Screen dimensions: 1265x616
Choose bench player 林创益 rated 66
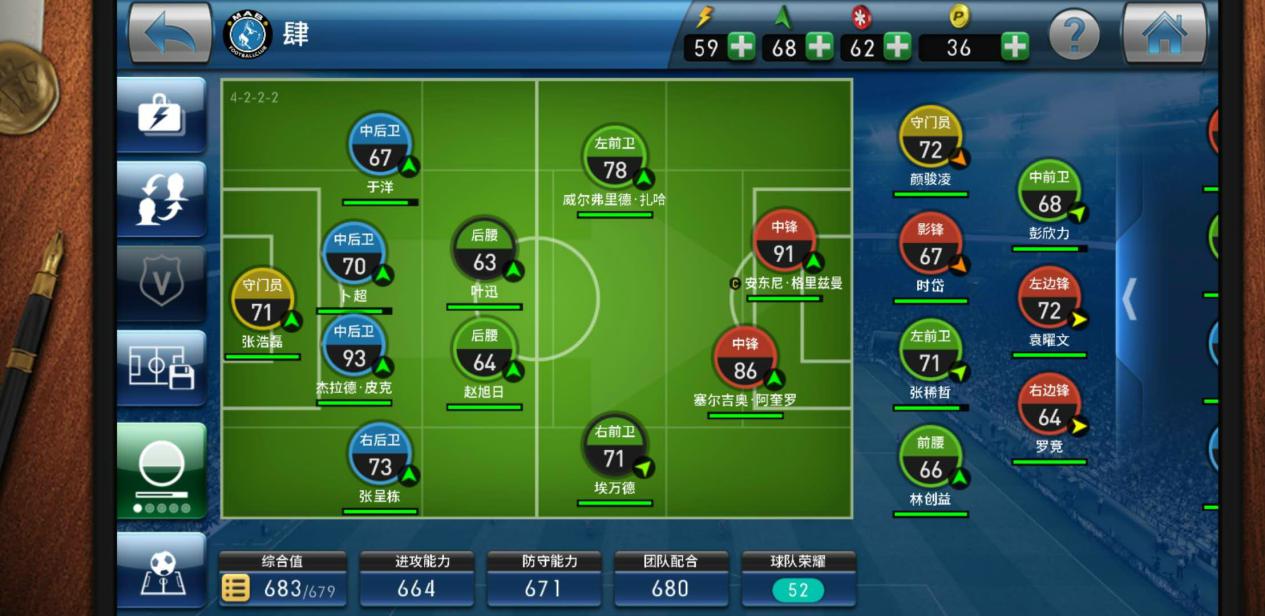click(x=930, y=460)
